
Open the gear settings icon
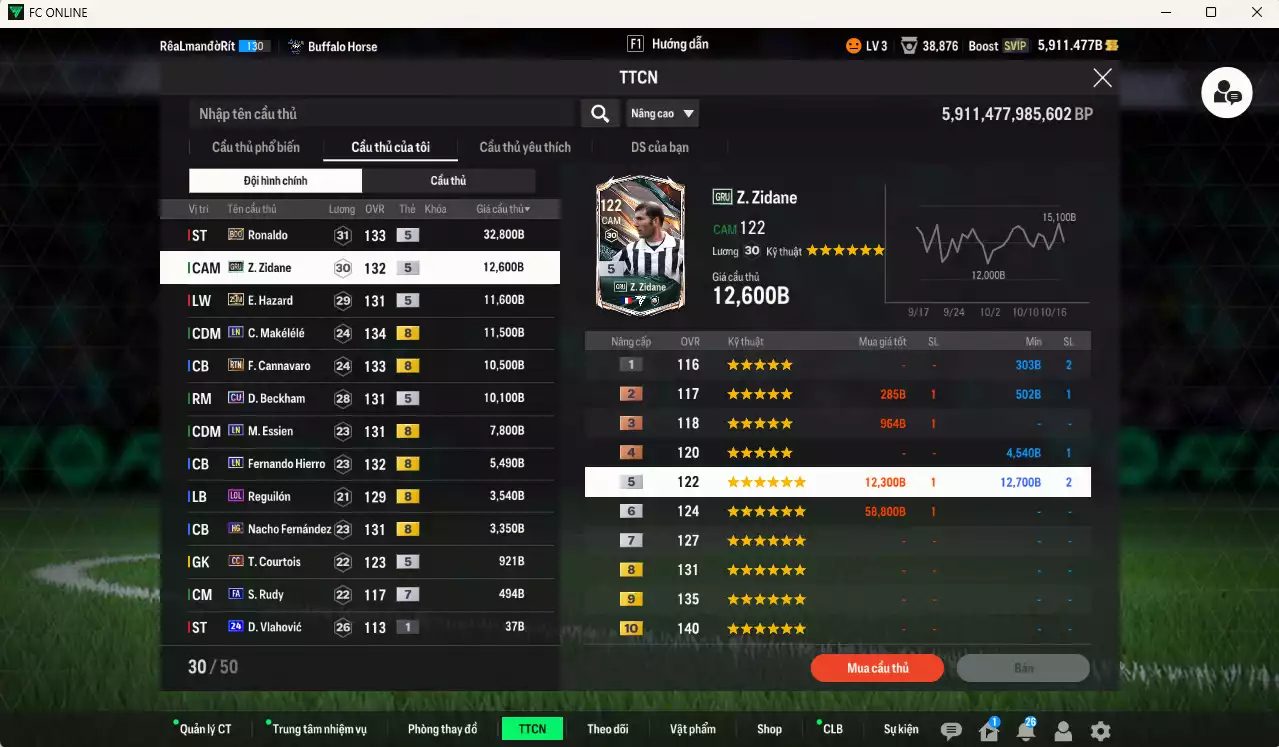[x=1100, y=731]
